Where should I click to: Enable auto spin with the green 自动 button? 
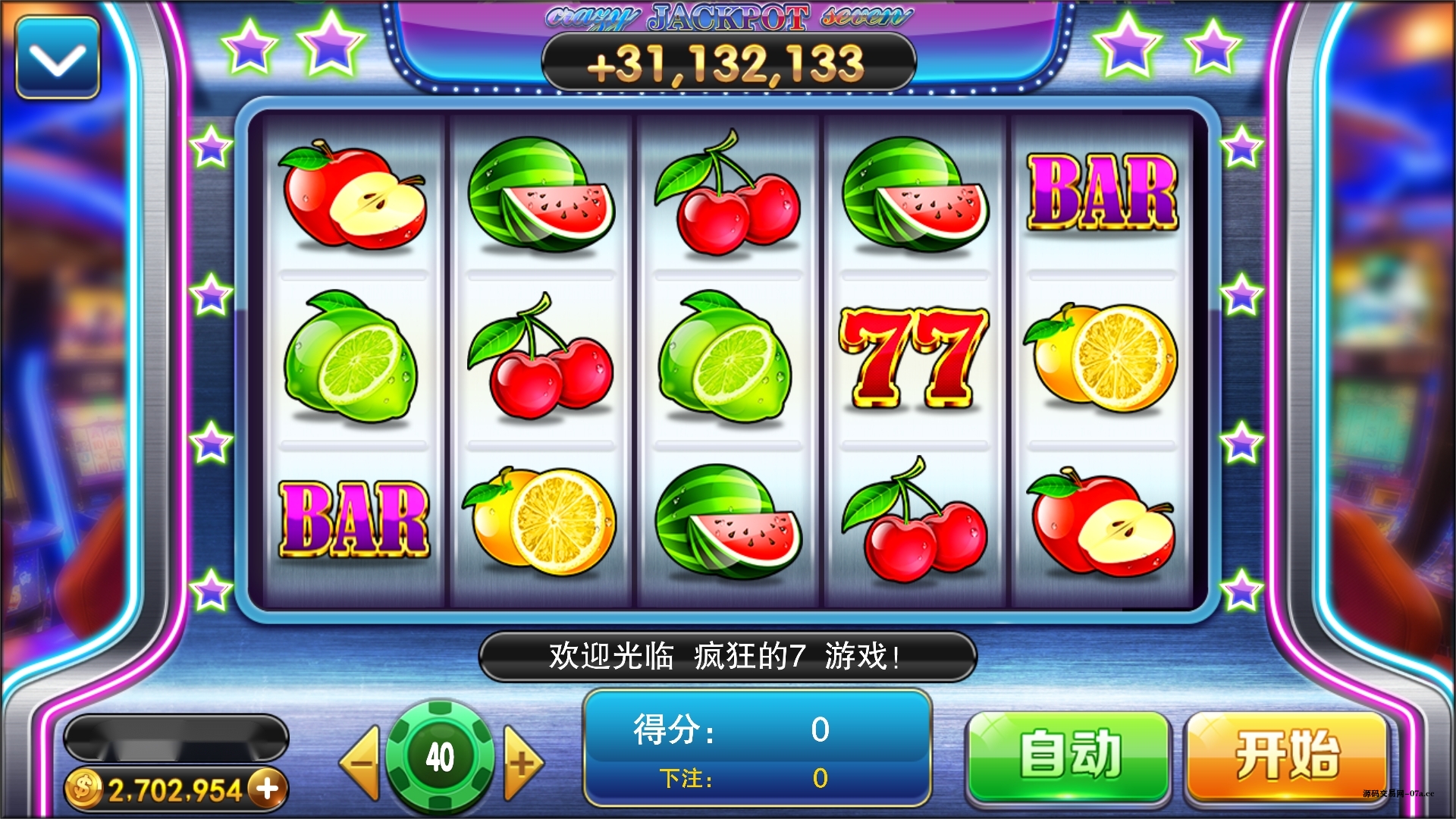click(1069, 755)
